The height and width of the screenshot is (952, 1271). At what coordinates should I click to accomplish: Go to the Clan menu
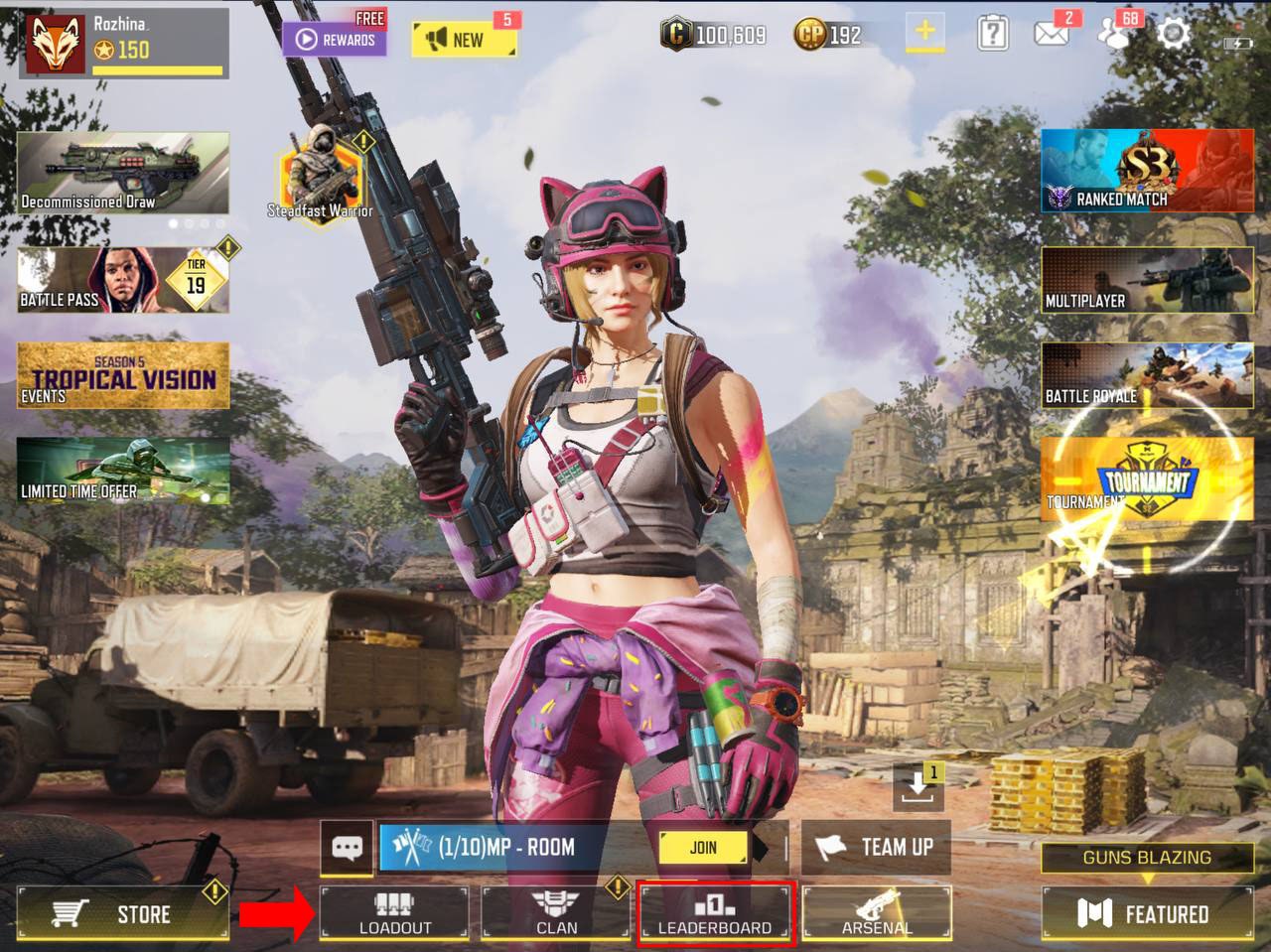(x=556, y=913)
